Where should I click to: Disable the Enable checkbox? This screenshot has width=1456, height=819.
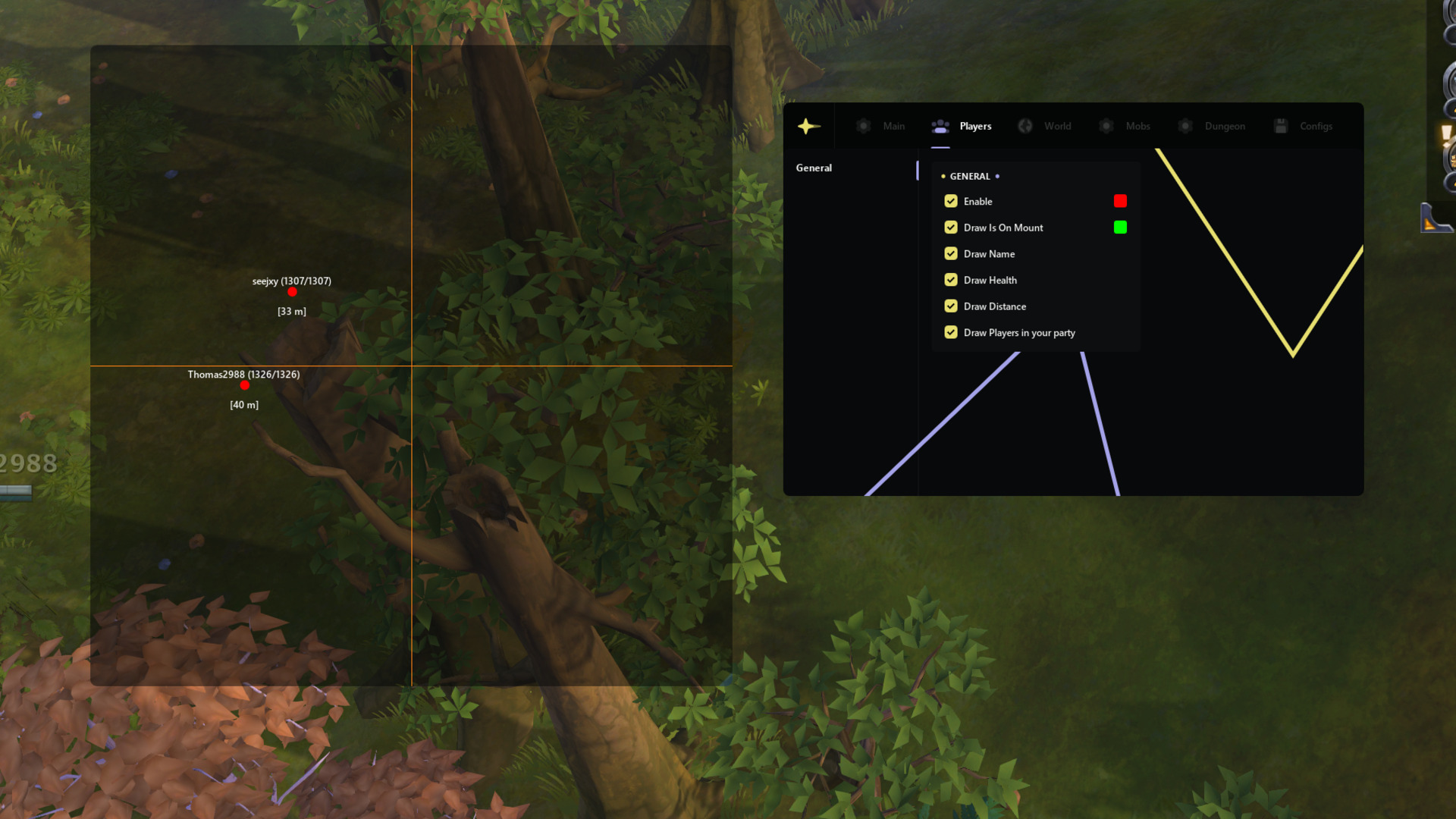pyautogui.click(x=951, y=201)
